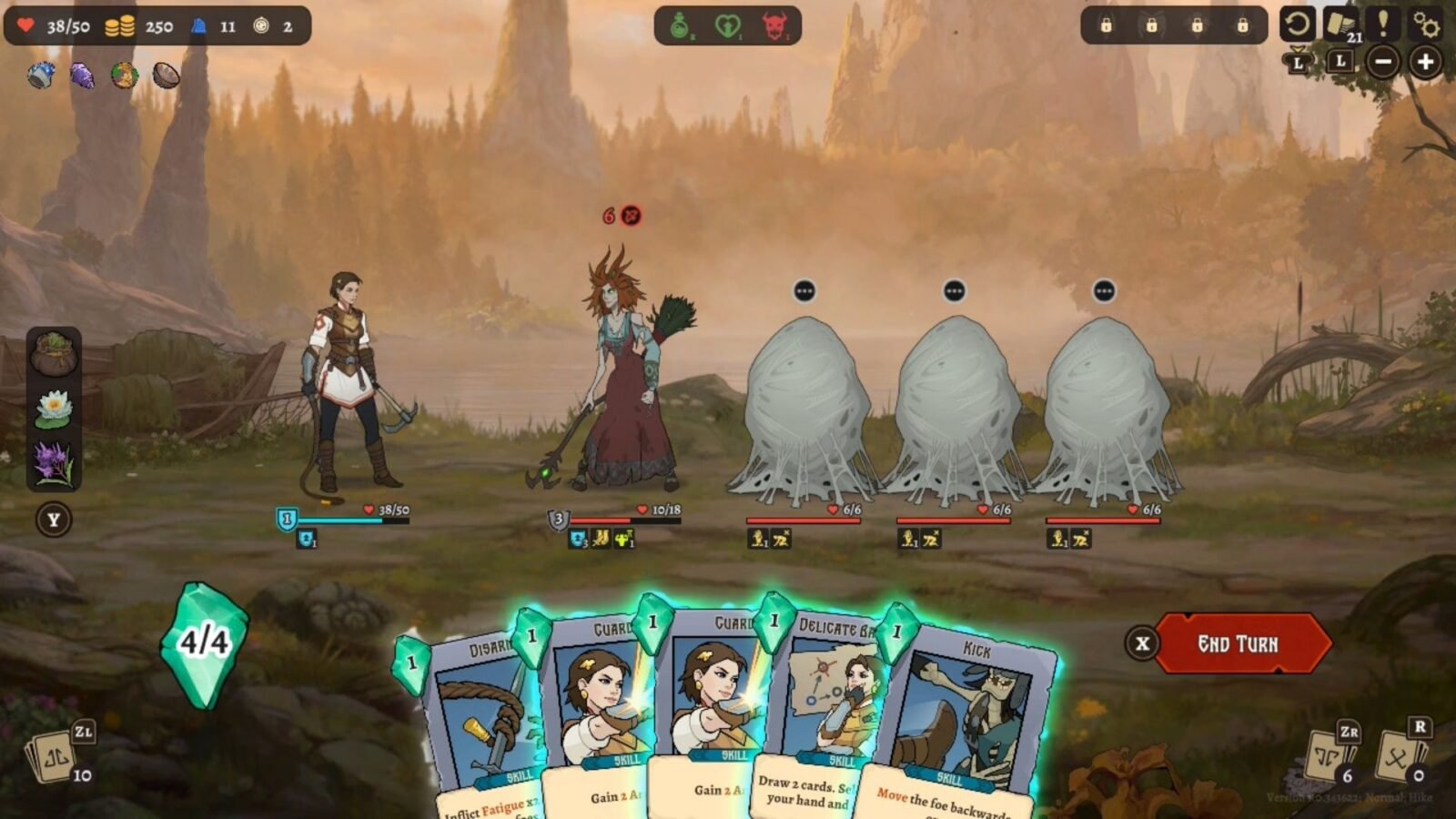
Task: Select the herb pouch item slot
Action: 54,354
